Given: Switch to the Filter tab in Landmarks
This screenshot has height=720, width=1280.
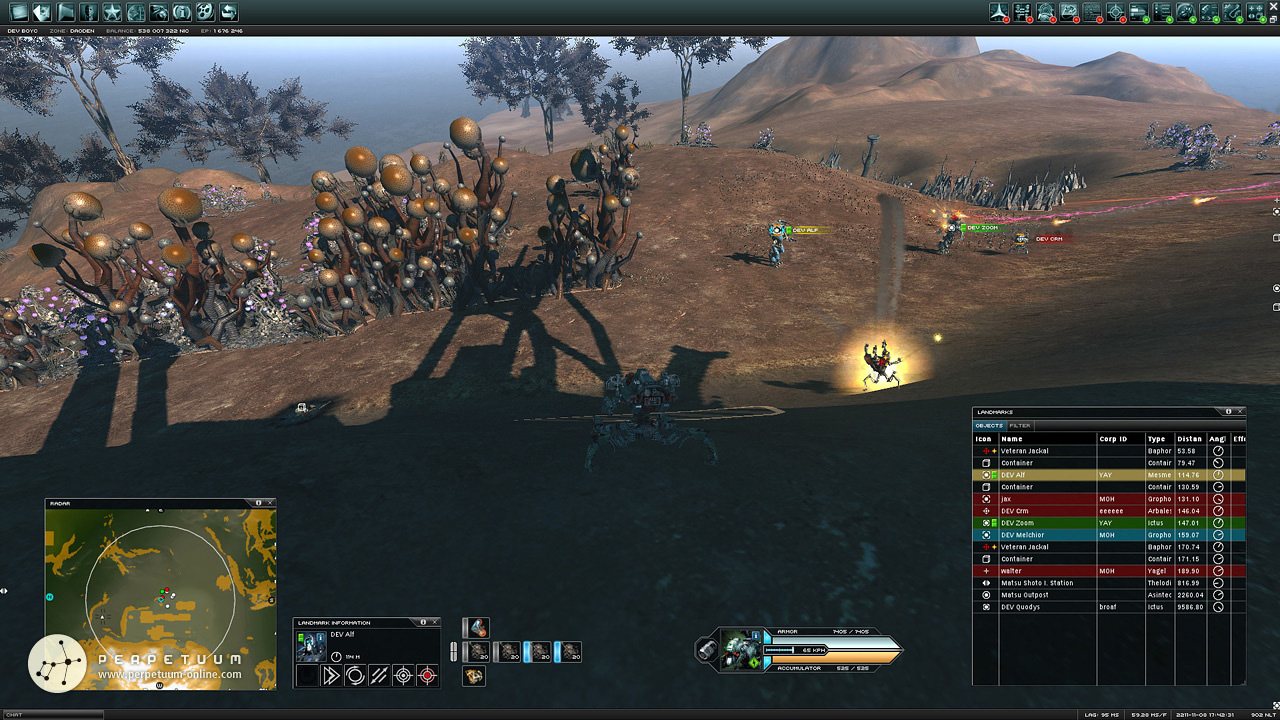Looking at the screenshot, I should coord(1020,425).
